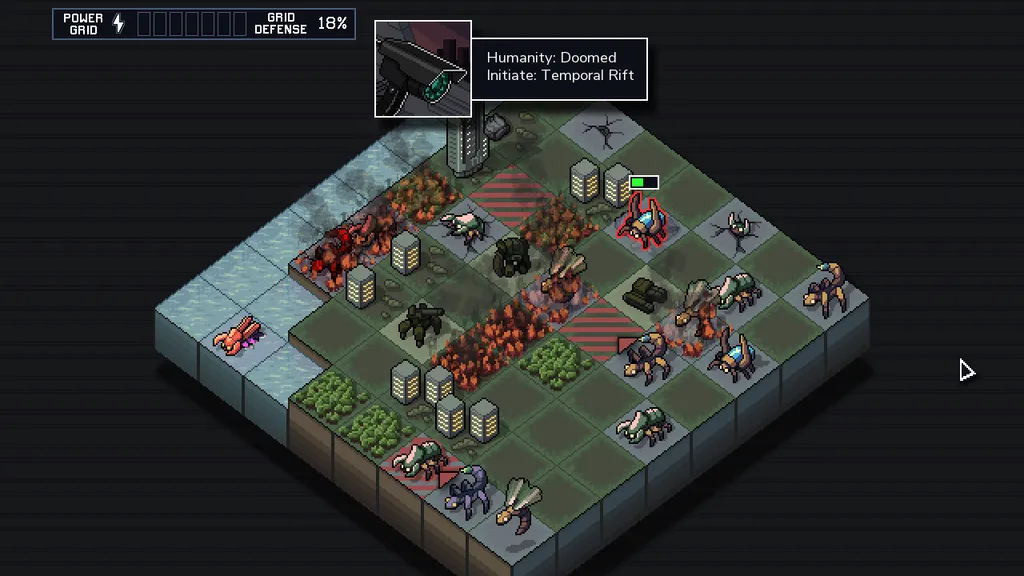
Task: Select the red-outlined unit with the health bar
Action: coord(642,219)
